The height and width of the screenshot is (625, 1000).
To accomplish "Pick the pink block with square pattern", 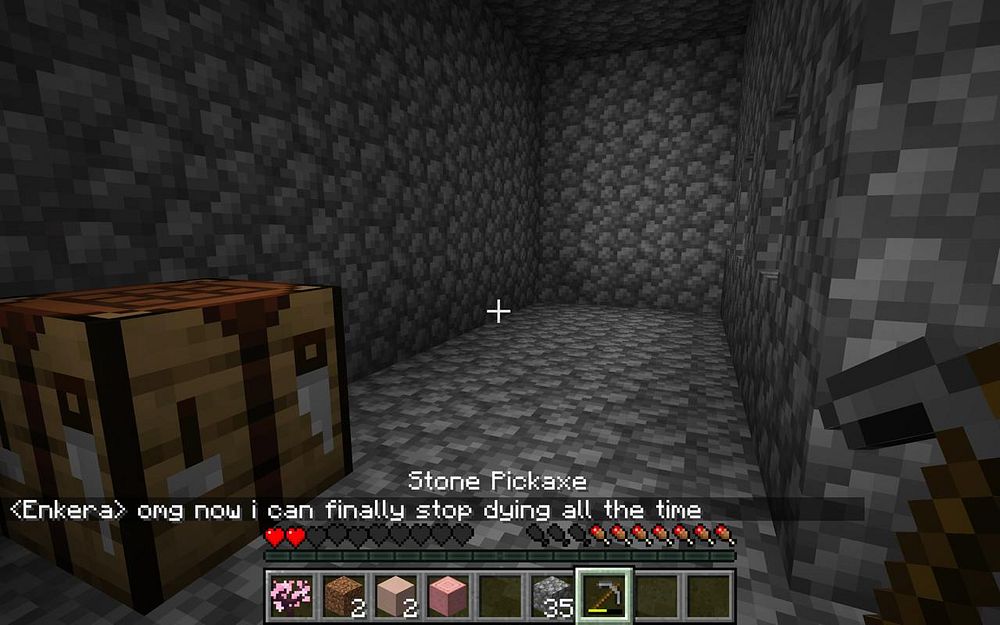I will point(447,595).
